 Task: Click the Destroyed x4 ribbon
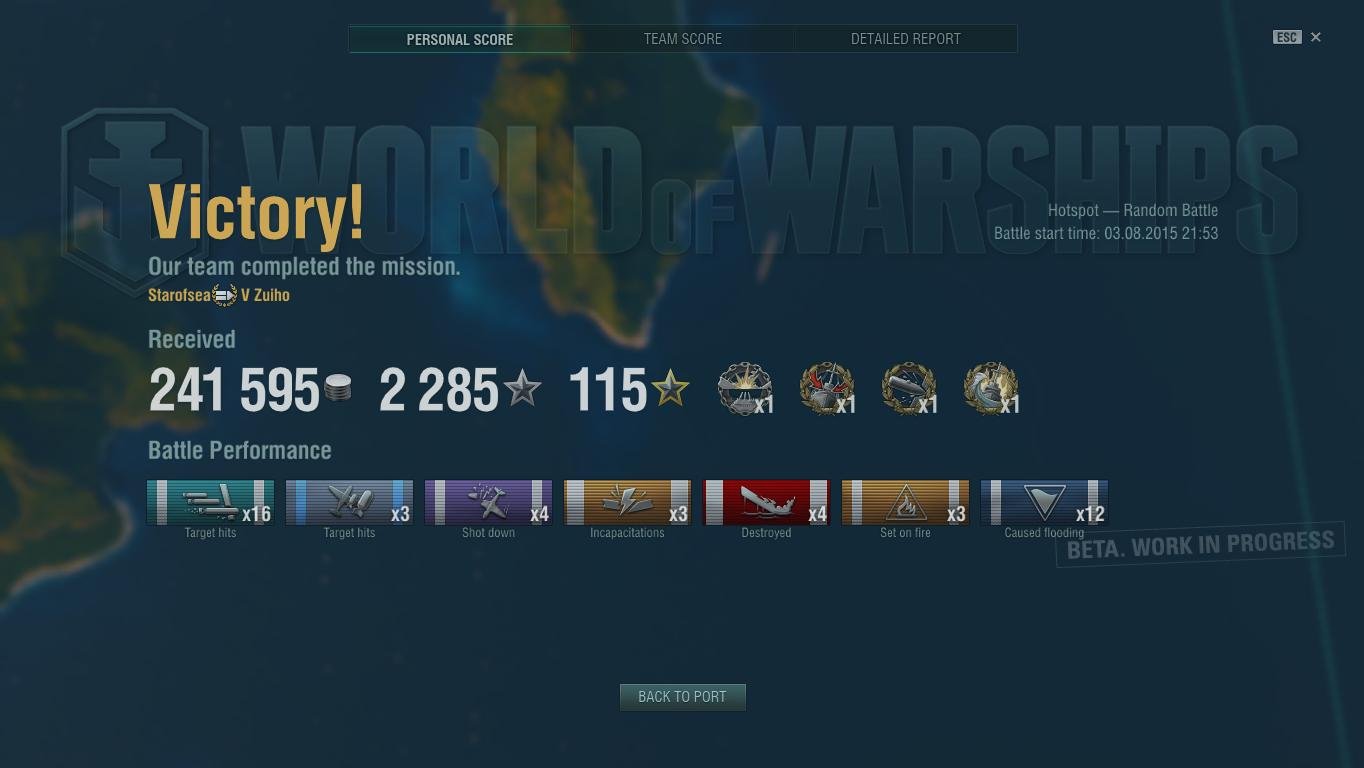(766, 503)
